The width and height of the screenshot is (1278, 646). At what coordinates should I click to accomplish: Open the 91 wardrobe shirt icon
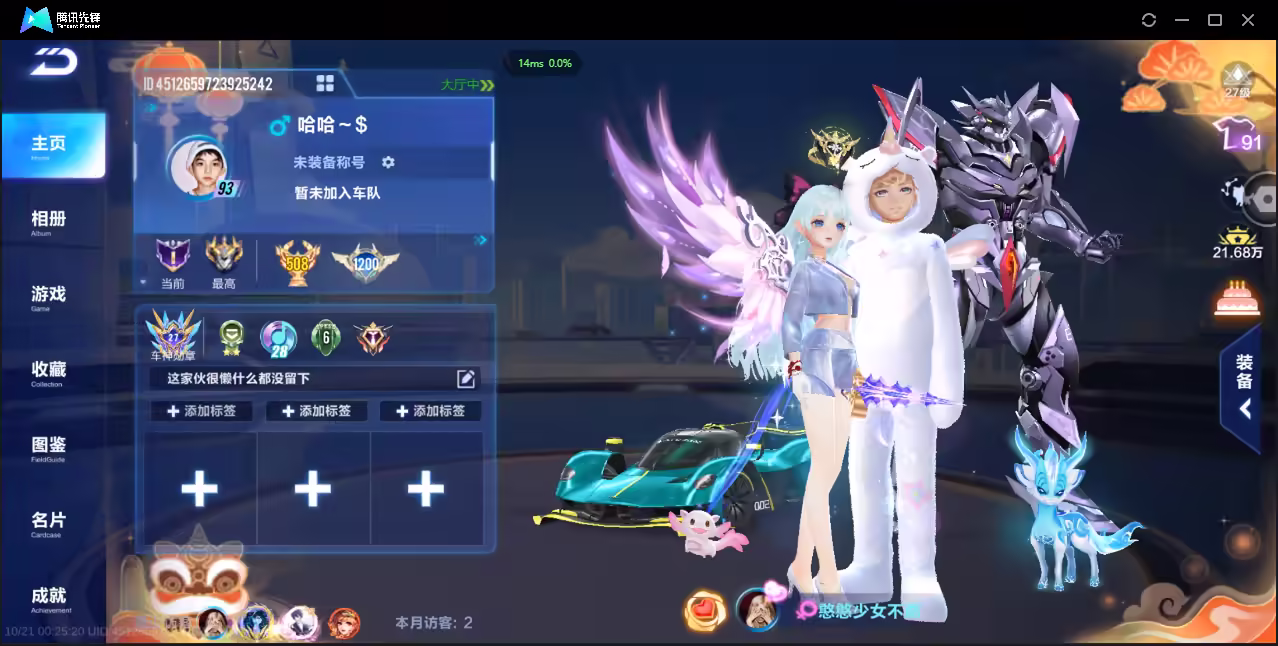(1236, 135)
